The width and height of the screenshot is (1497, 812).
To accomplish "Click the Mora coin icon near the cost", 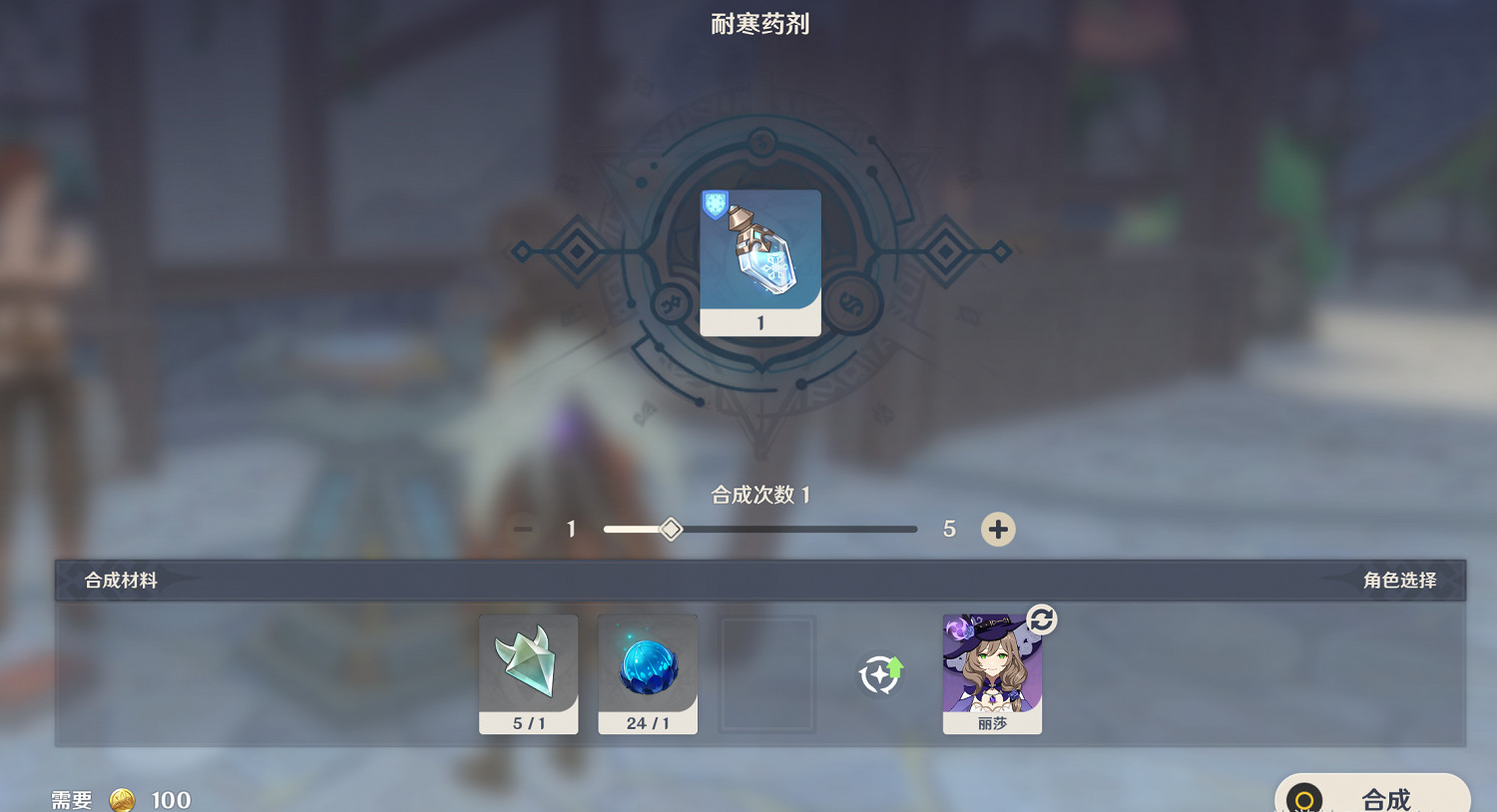I will [122, 799].
